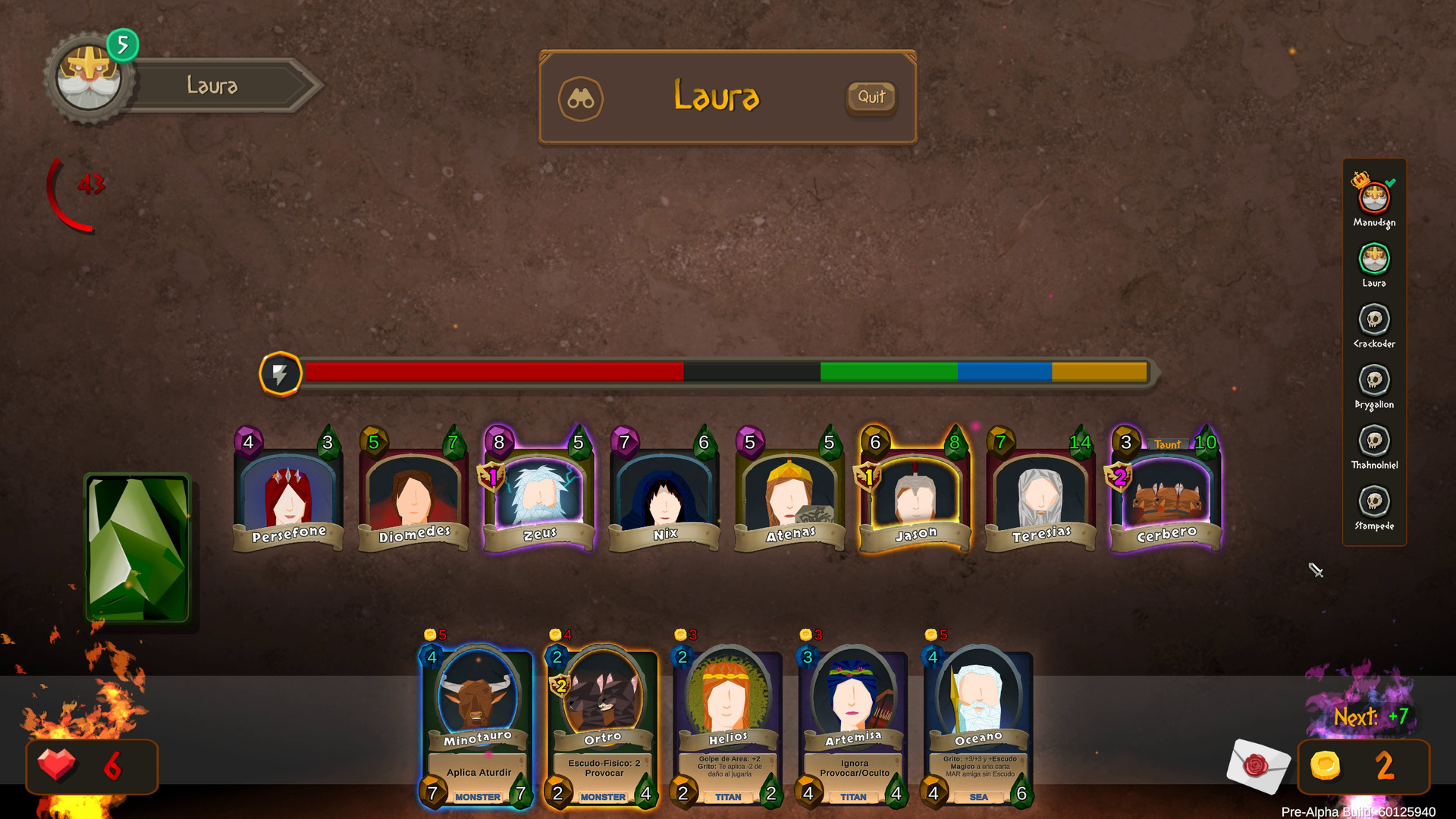Image resolution: width=1456 pixels, height=819 pixels.
Task: Toggle the green checkmark on Manudsgn's portrait
Action: pyautogui.click(x=1390, y=182)
